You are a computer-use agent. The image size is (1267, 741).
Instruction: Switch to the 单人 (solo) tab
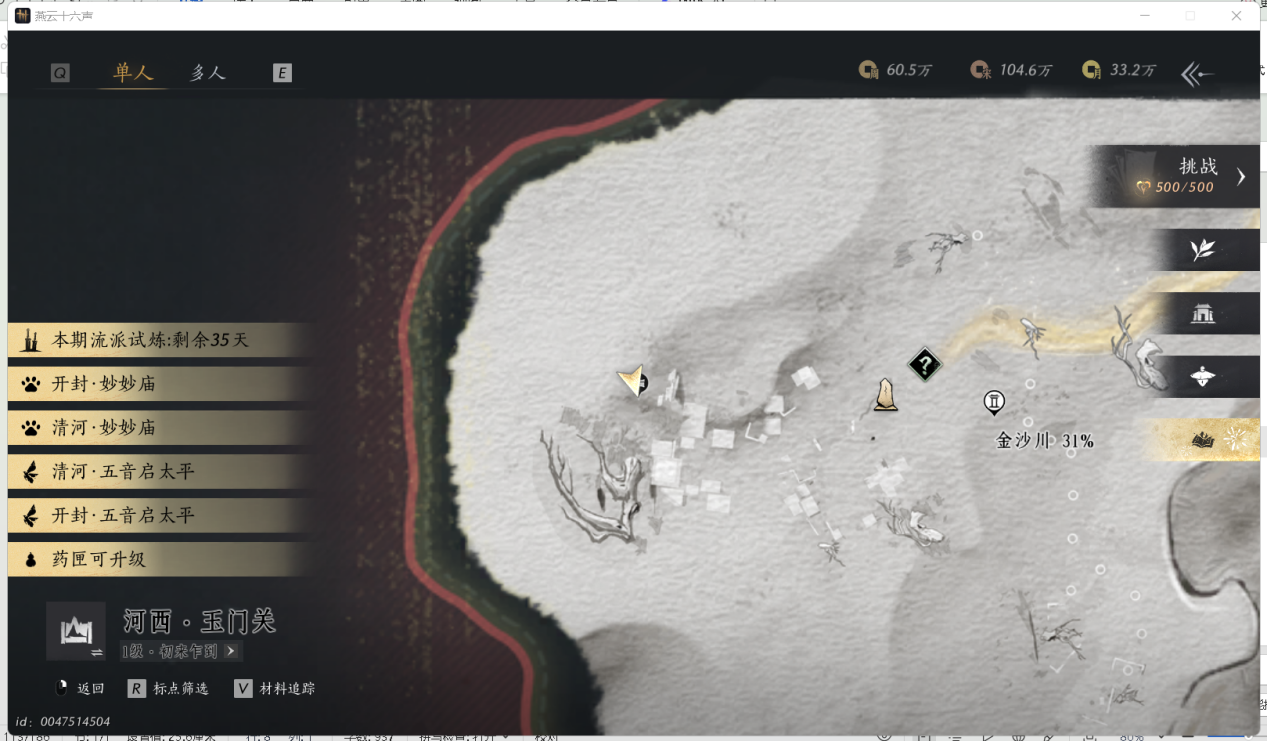132,73
